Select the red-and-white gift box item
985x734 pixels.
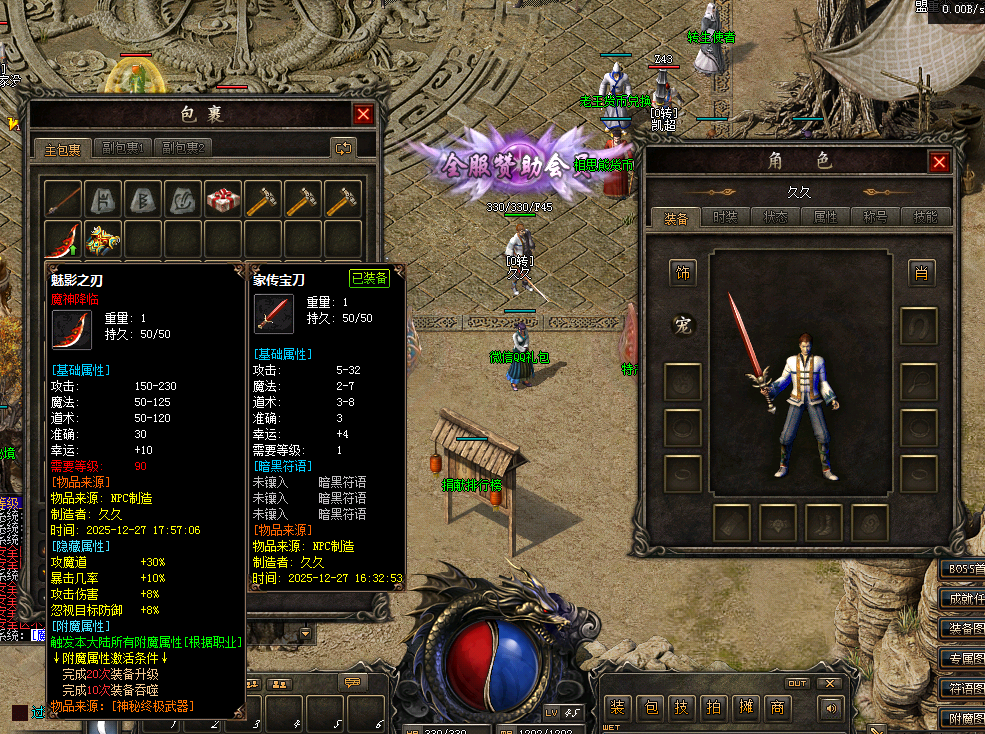(222, 199)
